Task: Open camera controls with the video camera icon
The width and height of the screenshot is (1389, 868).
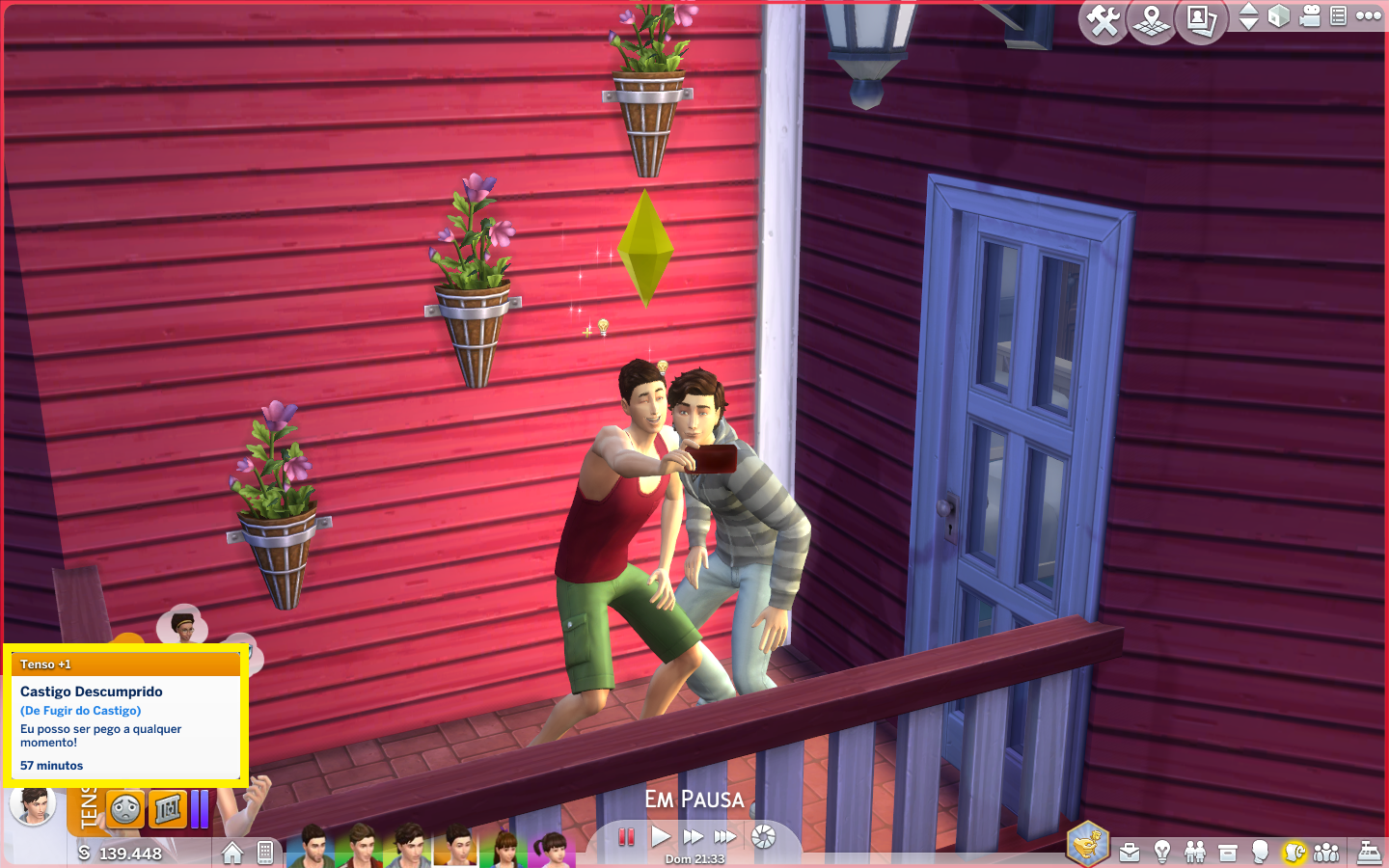Action: (x=1310, y=16)
